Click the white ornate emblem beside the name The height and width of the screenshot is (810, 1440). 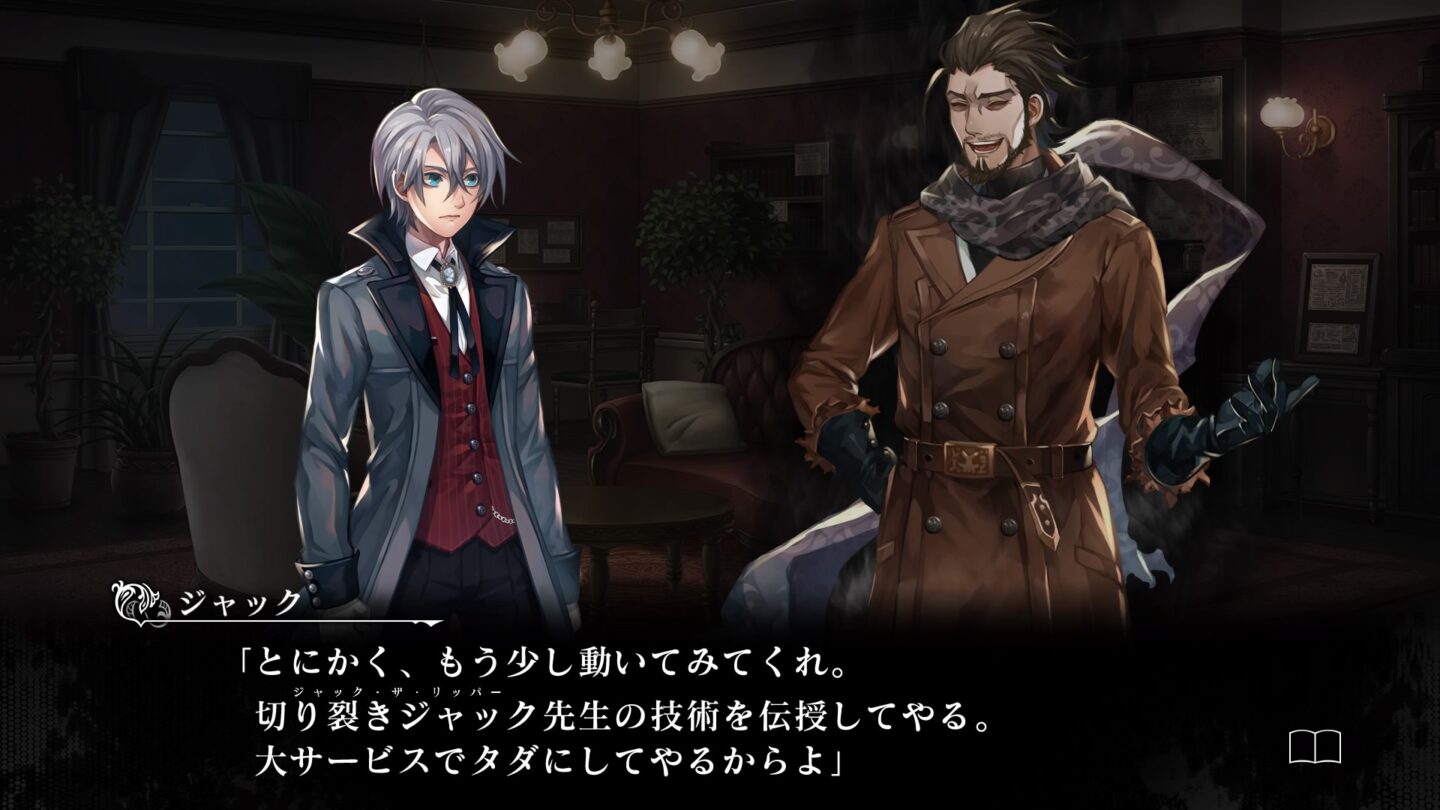coord(135,603)
